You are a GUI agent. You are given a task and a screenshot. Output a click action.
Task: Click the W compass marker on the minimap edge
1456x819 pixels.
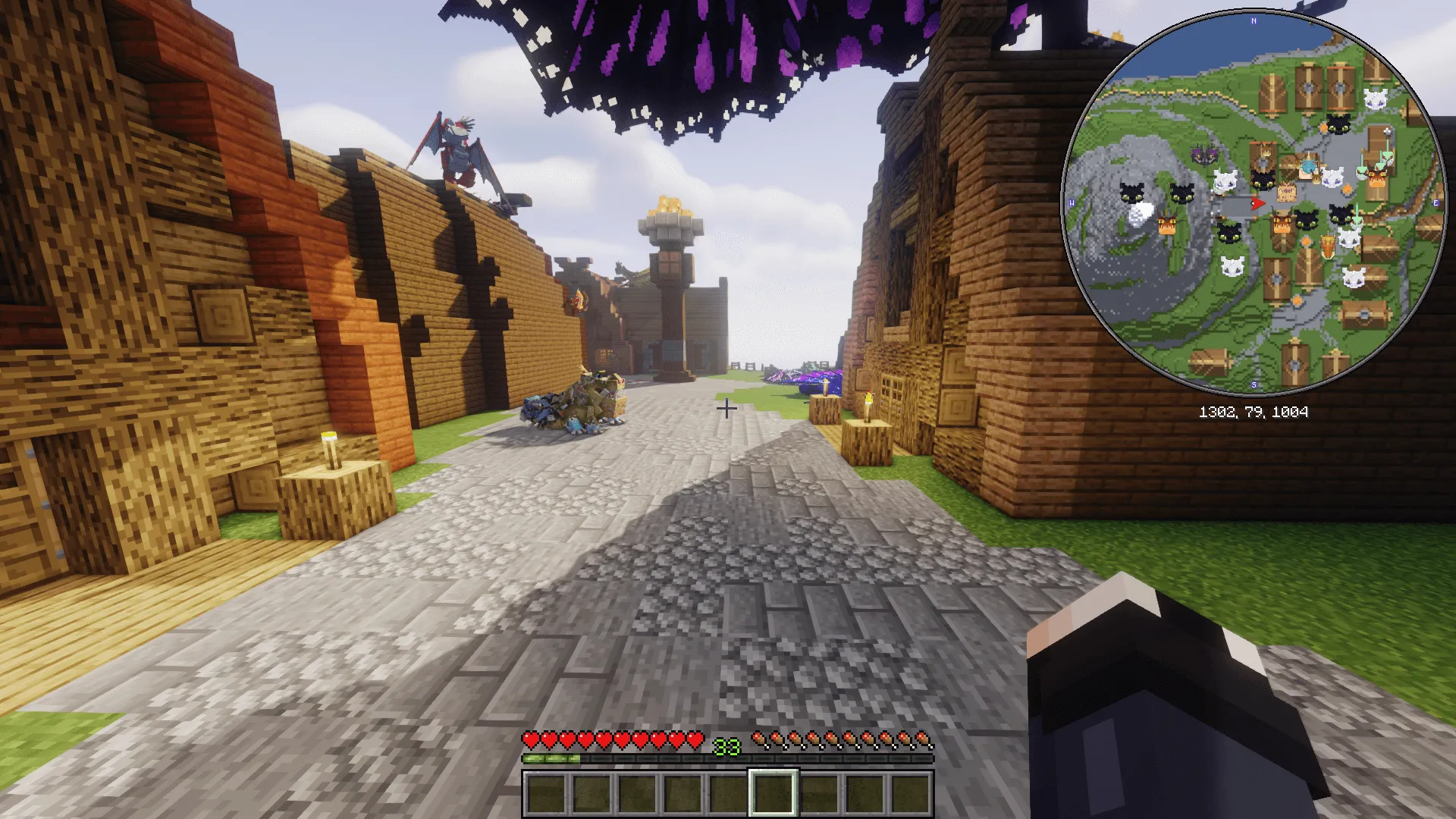(x=1072, y=201)
